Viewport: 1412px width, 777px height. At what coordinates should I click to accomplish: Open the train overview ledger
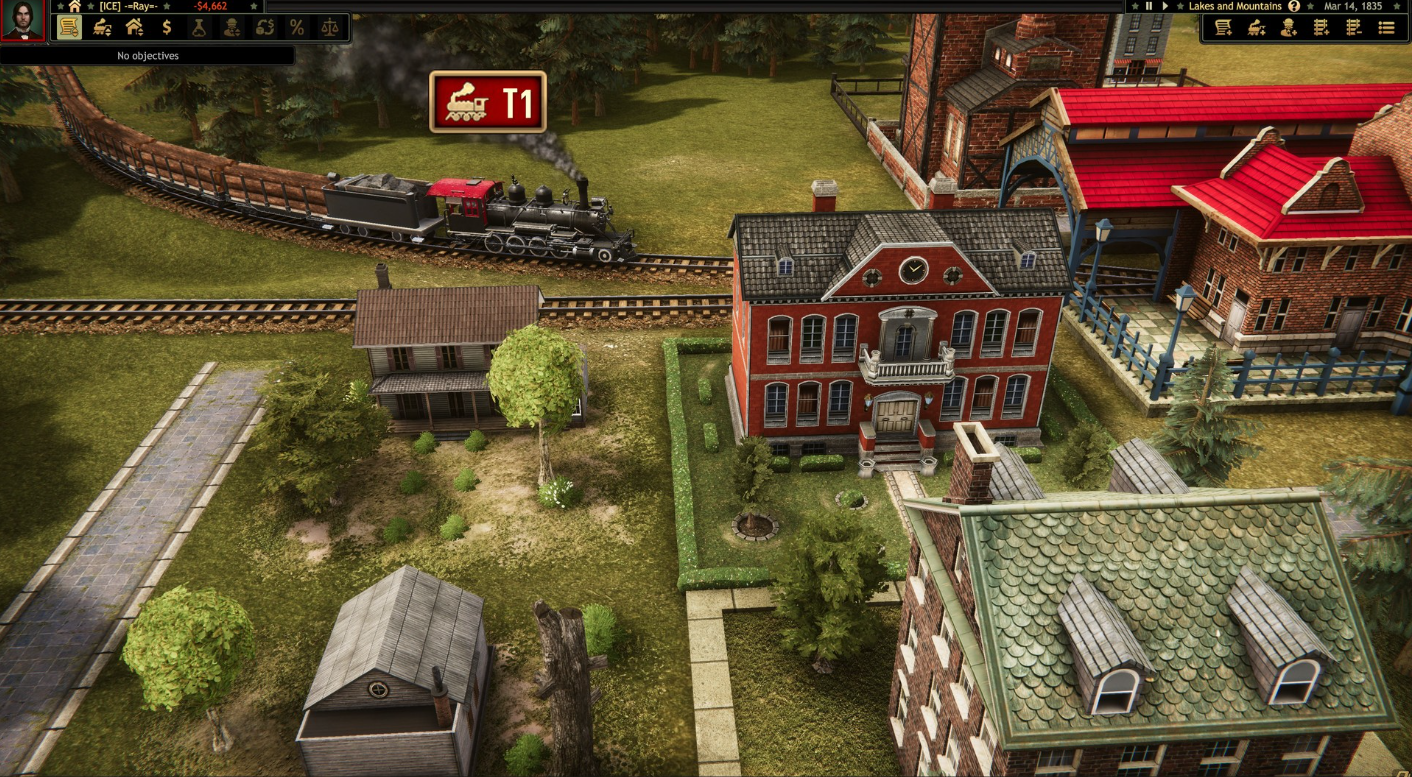tap(68, 27)
